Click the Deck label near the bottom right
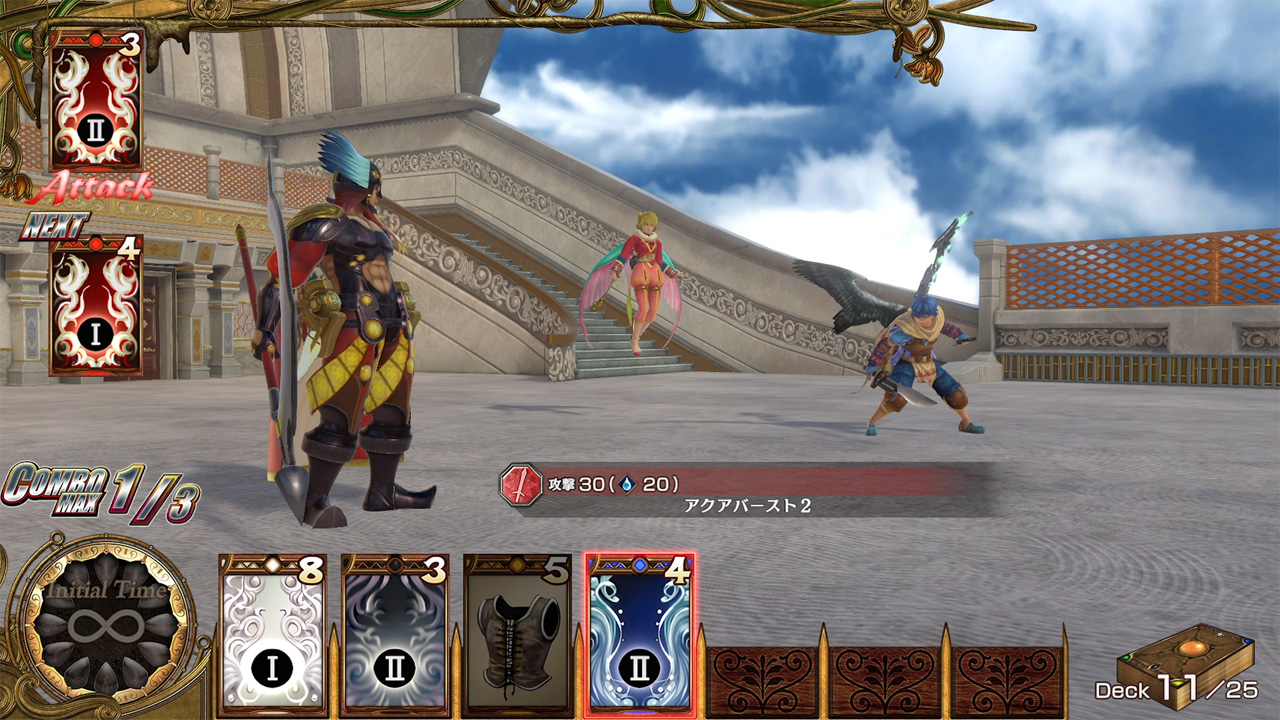Image resolution: width=1280 pixels, height=720 pixels. point(1124,690)
